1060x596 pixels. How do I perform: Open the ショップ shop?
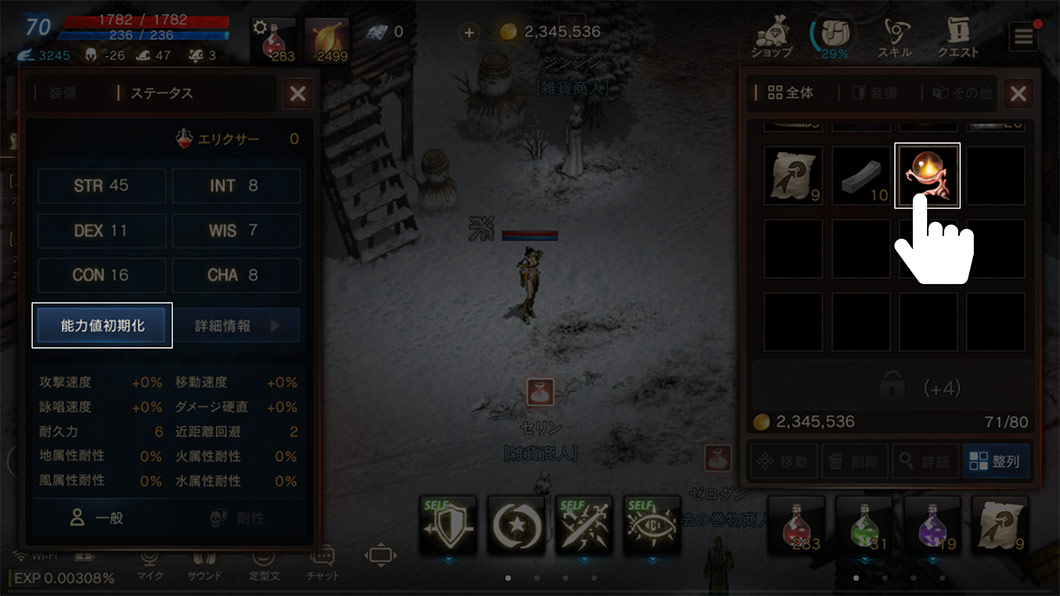(772, 38)
